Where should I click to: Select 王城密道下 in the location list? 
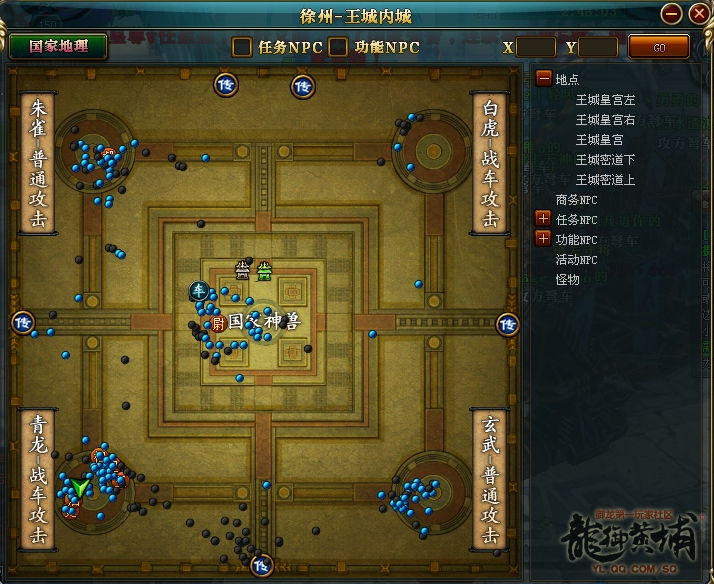606,159
